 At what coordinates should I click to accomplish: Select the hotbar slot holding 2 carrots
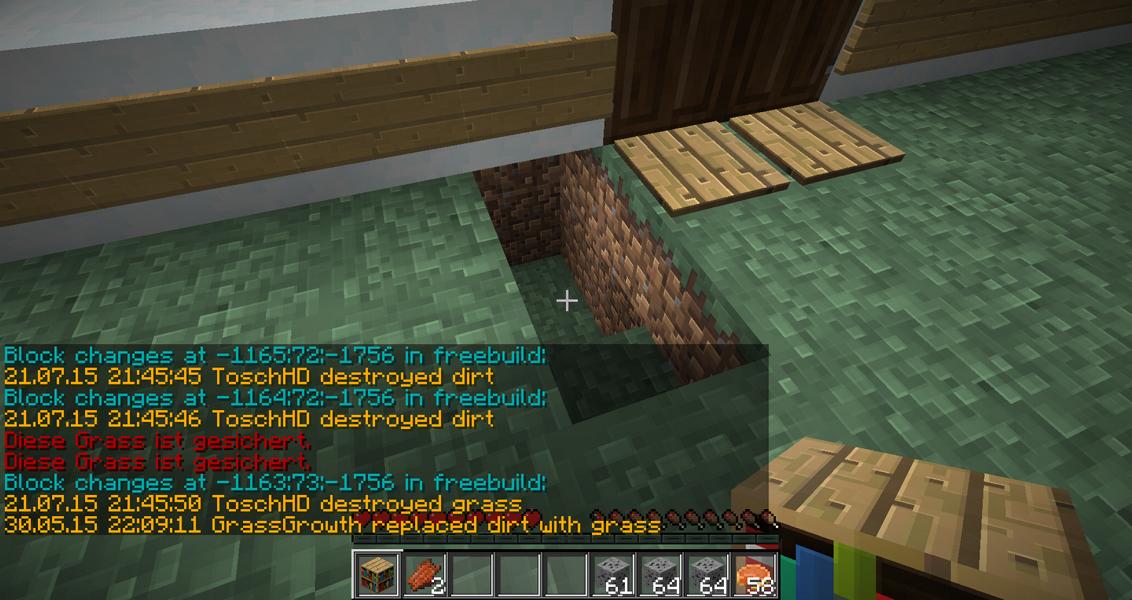(x=425, y=575)
